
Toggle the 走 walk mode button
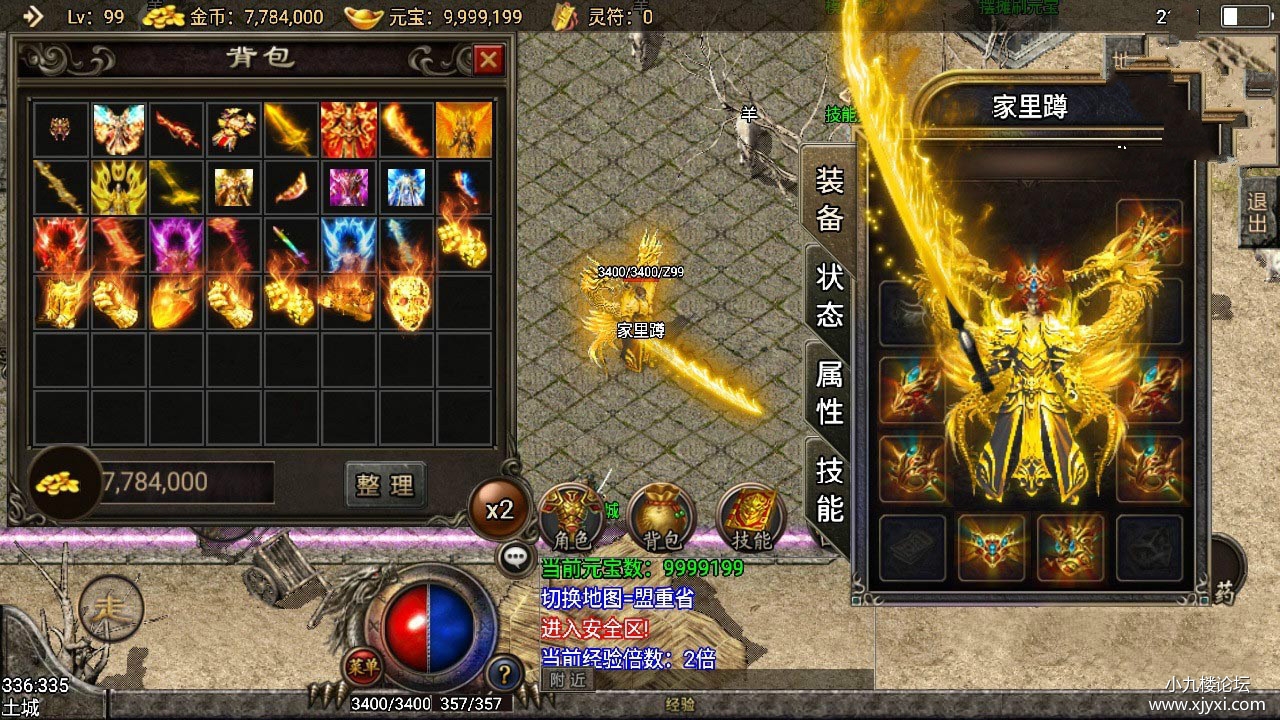click(110, 607)
